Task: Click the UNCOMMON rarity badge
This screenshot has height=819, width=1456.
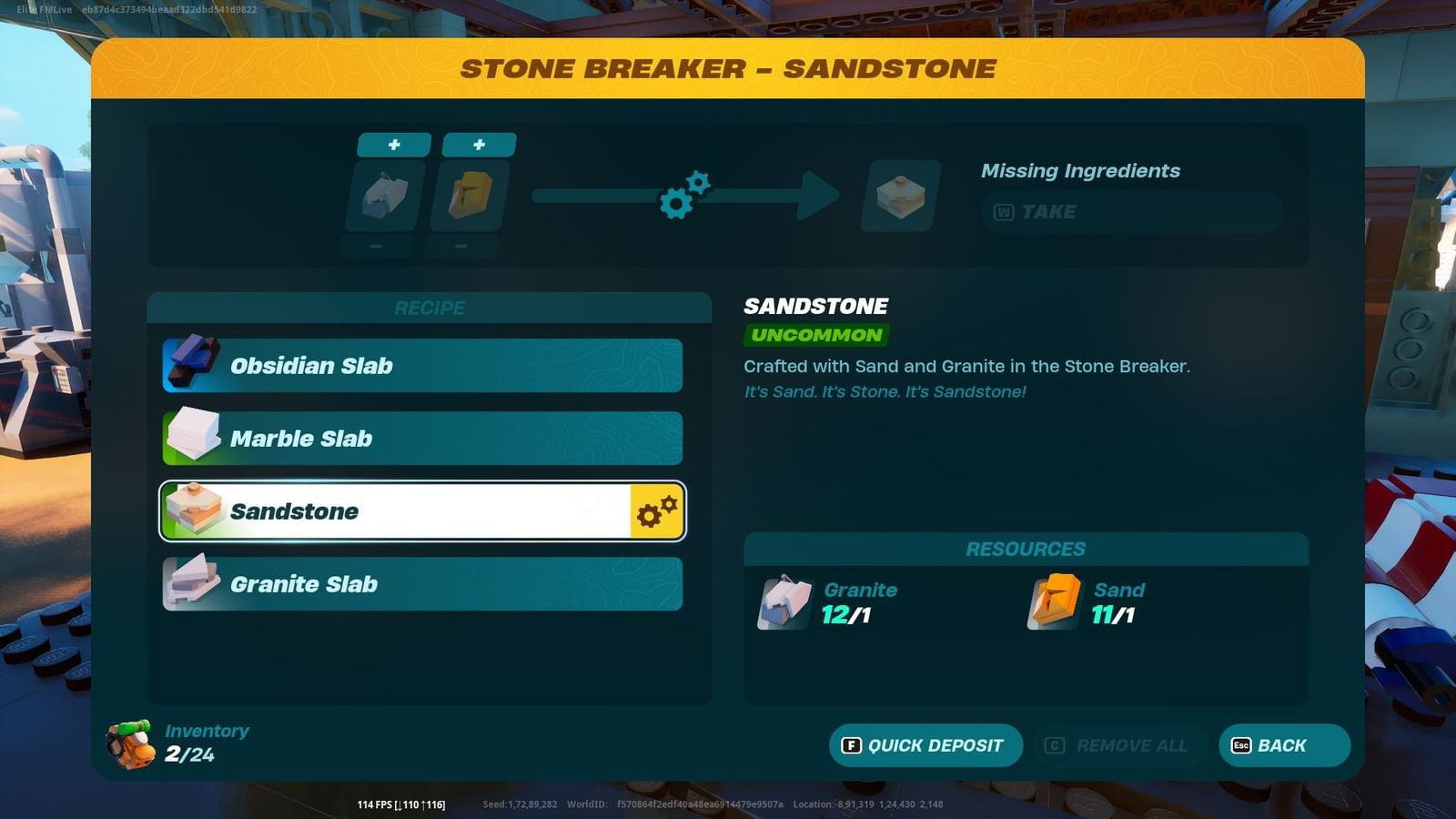Action: tap(814, 335)
